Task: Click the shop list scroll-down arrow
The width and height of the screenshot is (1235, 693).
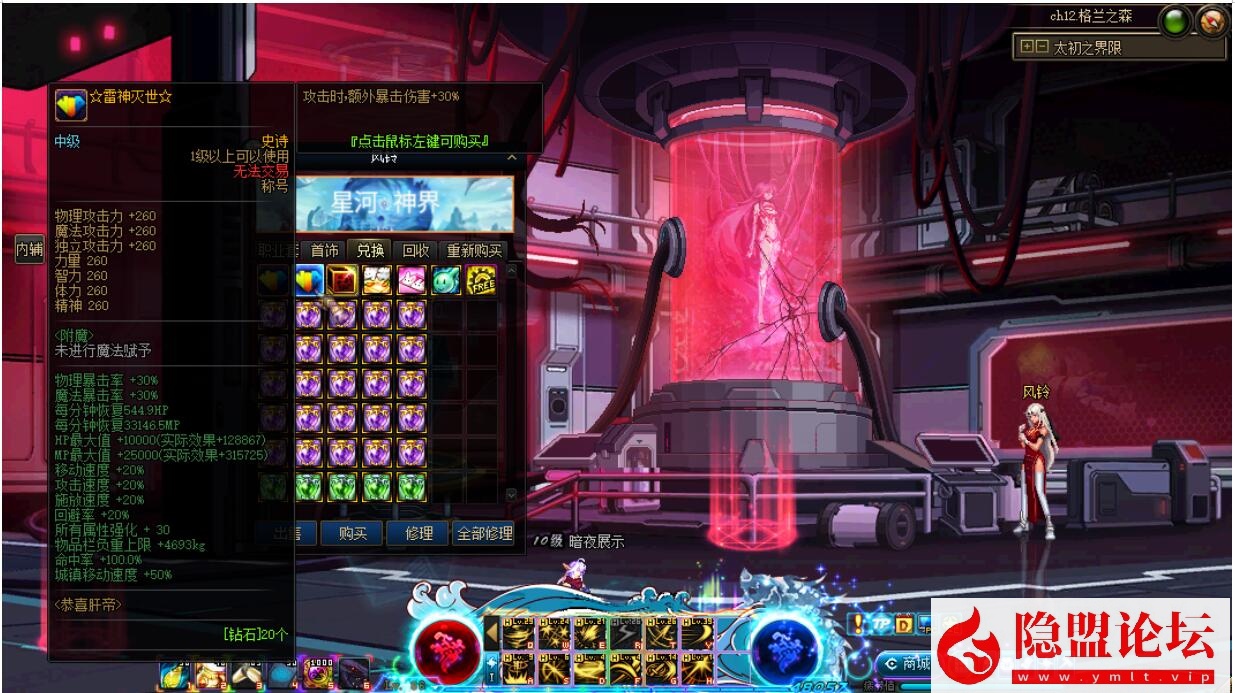Action: pyautogui.click(x=512, y=495)
